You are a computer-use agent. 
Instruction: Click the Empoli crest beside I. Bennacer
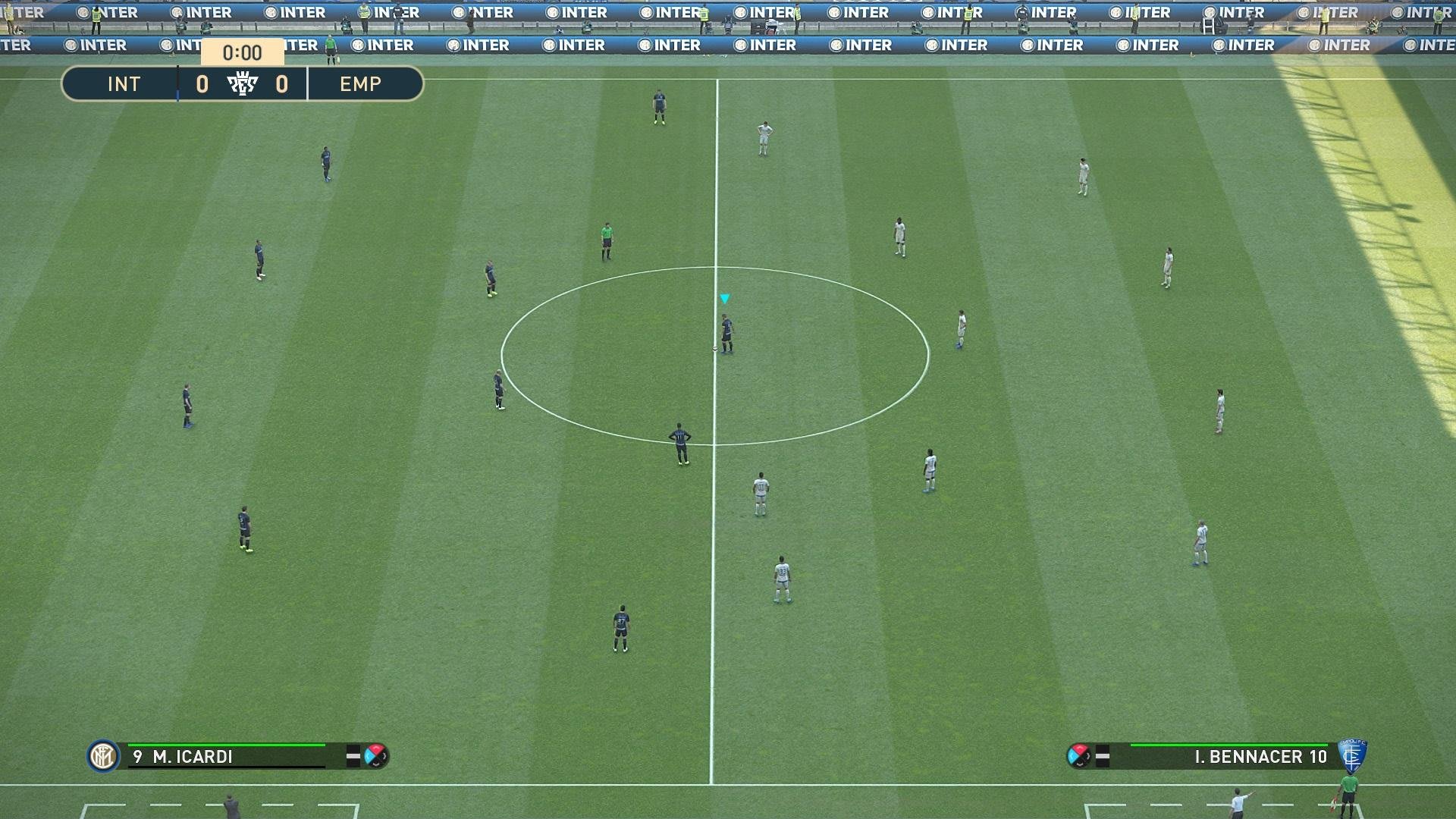tap(1351, 755)
